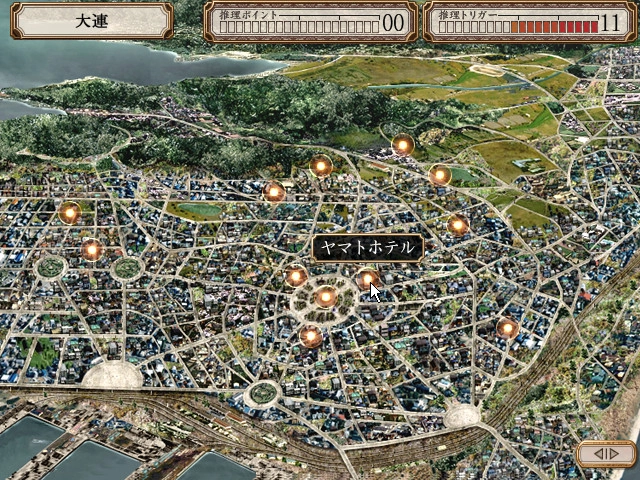Select the ヤマトホテル location marker
This screenshot has width=640, height=480.
[x=368, y=279]
